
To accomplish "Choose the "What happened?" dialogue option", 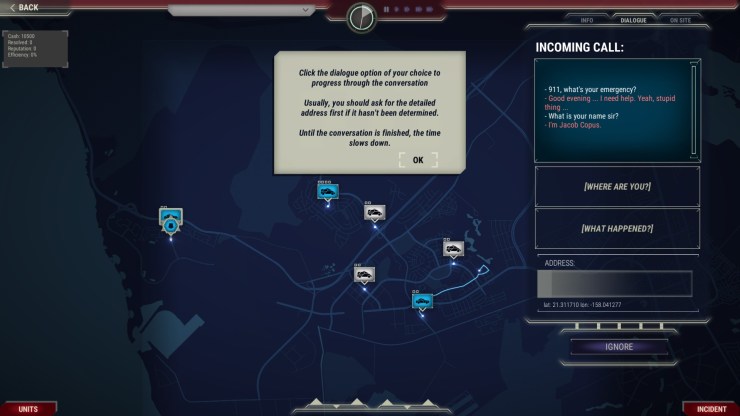I will [x=616, y=228].
